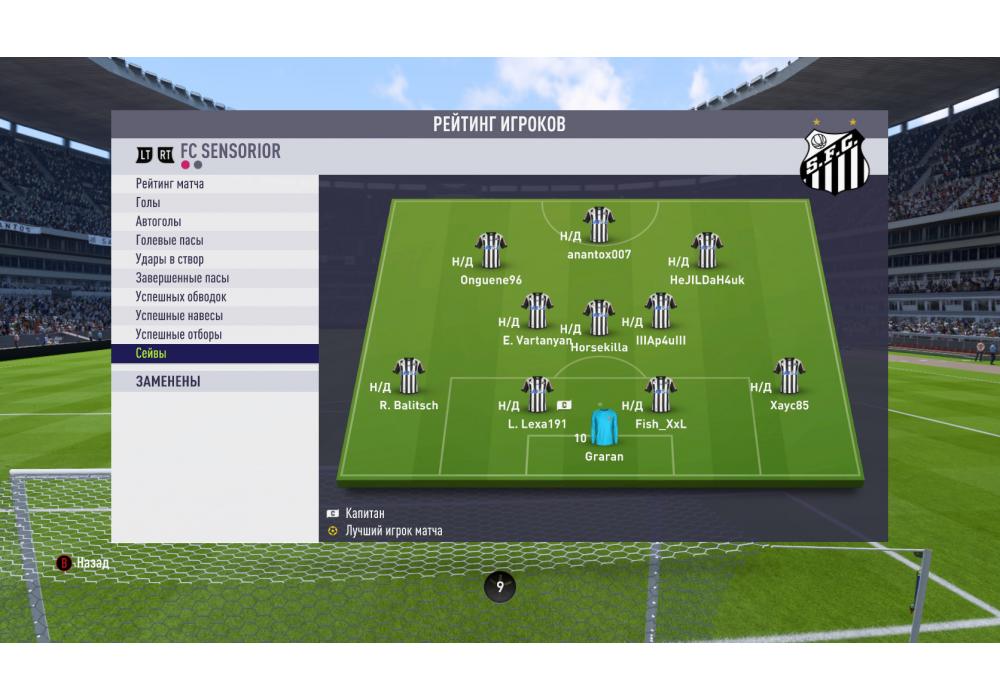
Task: Choose player HeJILDaH4uk
Action: 707,250
